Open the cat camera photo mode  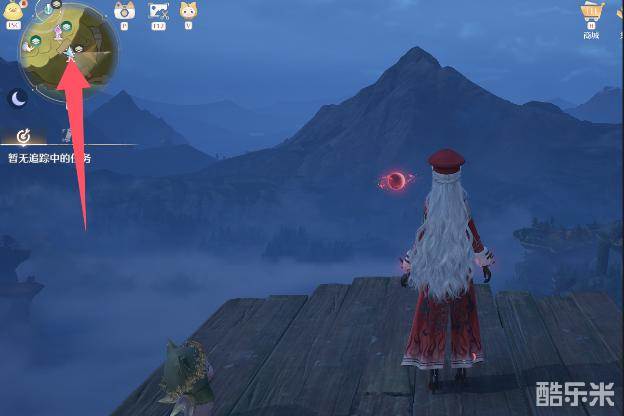tap(125, 12)
